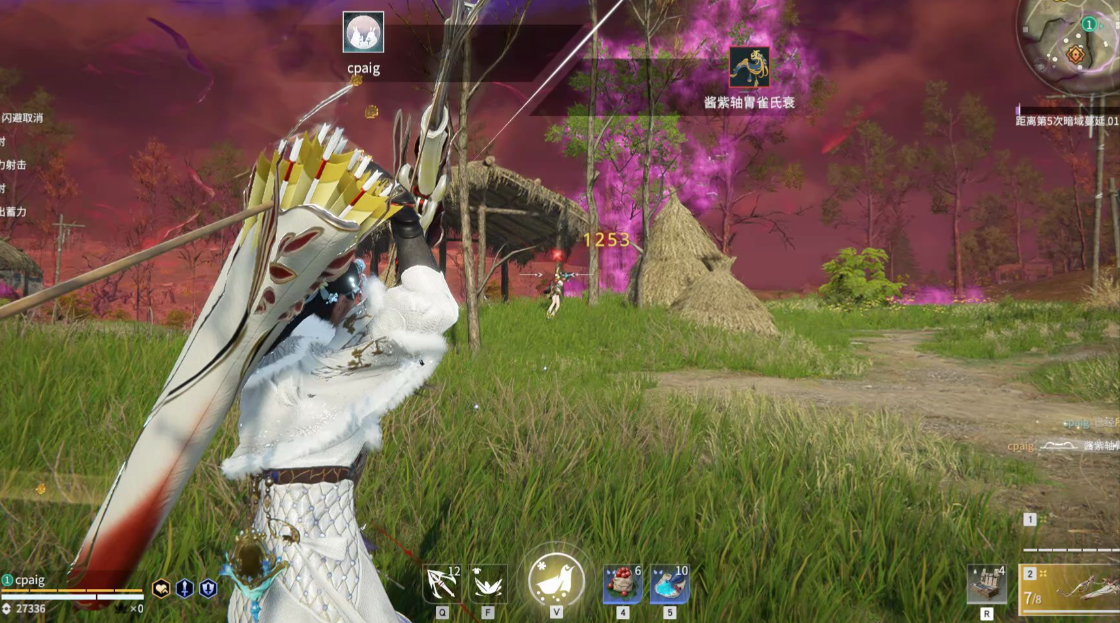Click the cpaig player avatar portrait

coord(363,32)
